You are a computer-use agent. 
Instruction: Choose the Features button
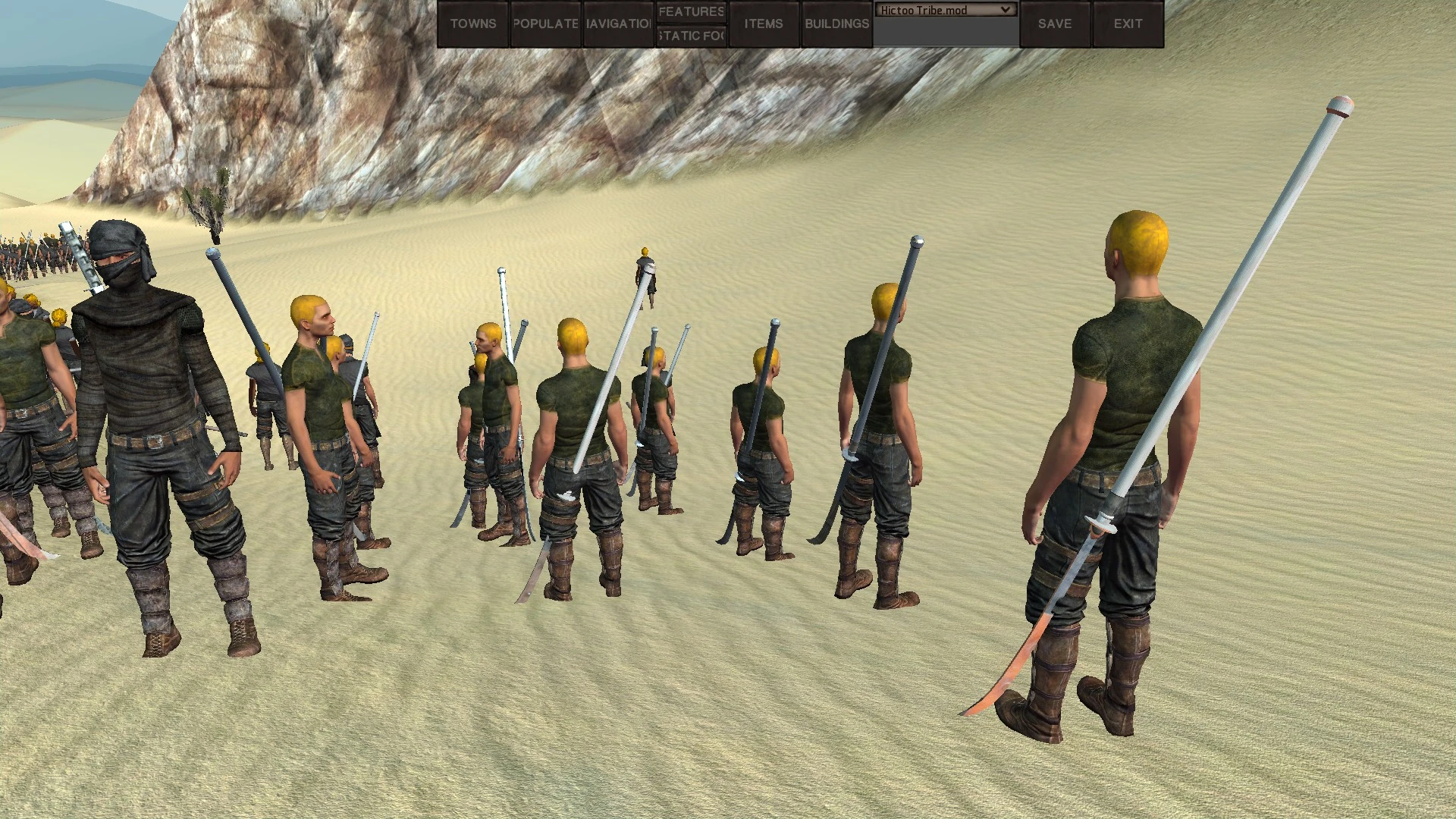(x=691, y=11)
